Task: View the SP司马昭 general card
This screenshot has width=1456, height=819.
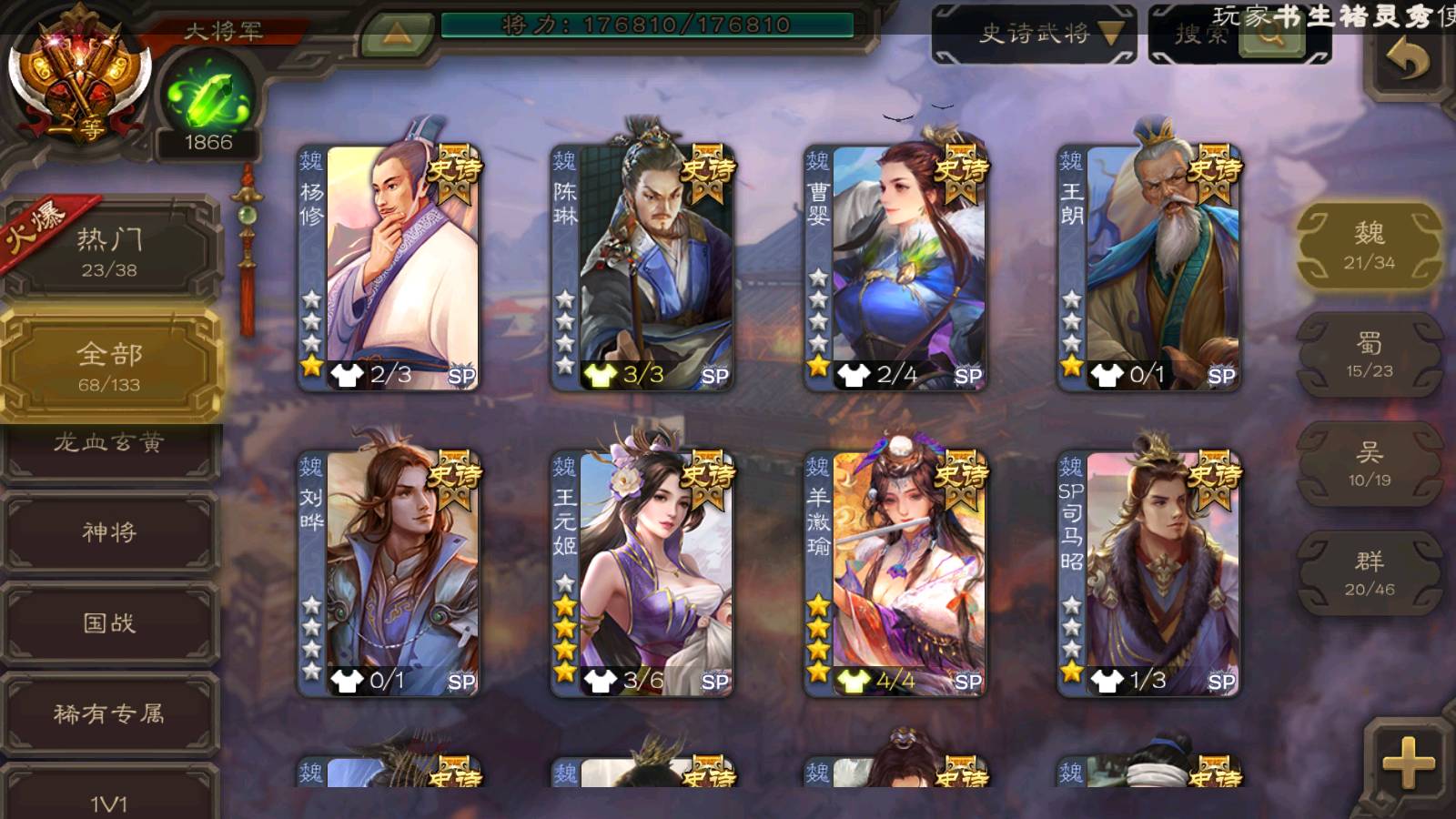Action: tap(1149, 573)
